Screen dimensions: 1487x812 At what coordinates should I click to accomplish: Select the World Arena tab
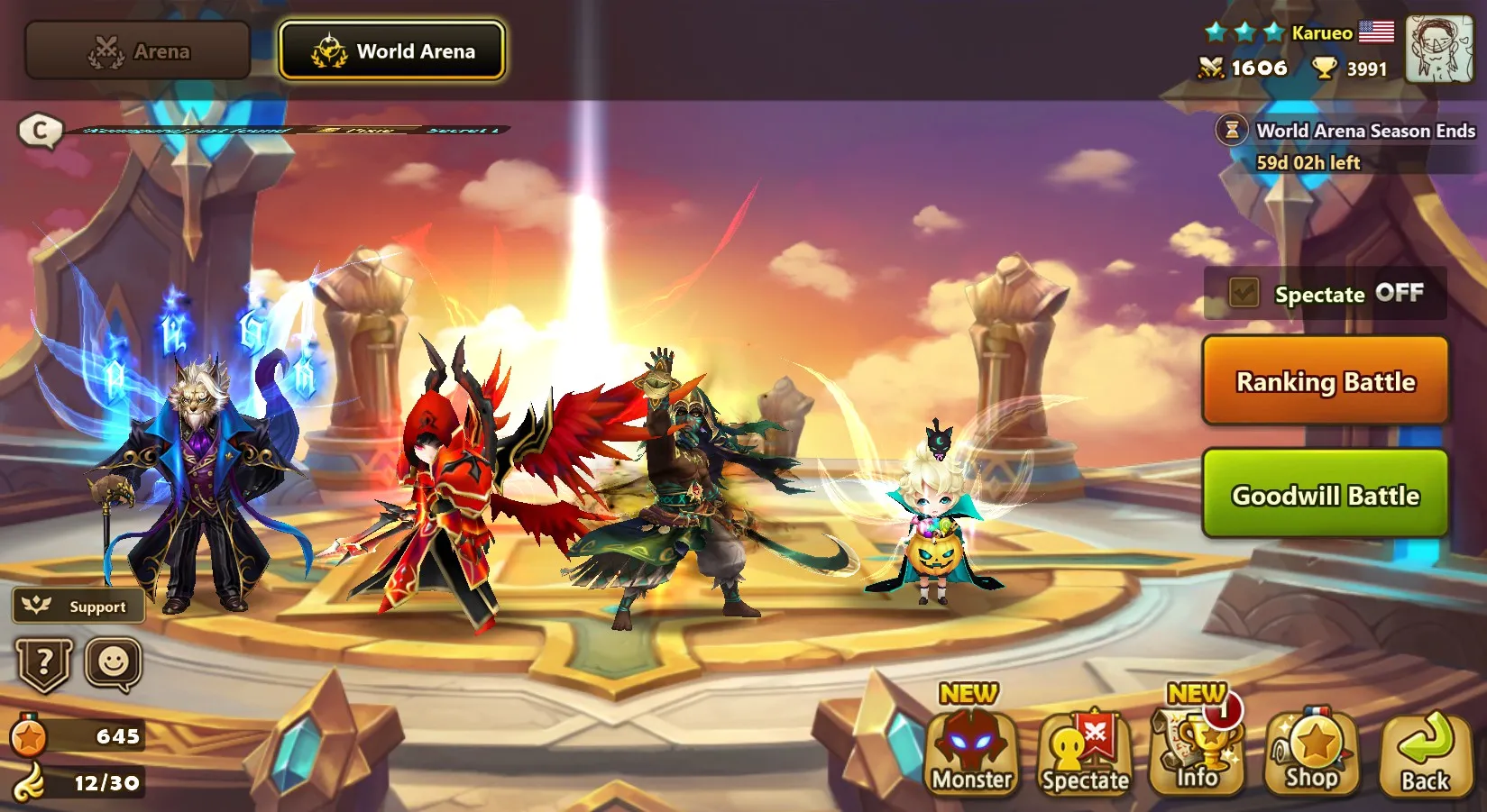coord(392,50)
